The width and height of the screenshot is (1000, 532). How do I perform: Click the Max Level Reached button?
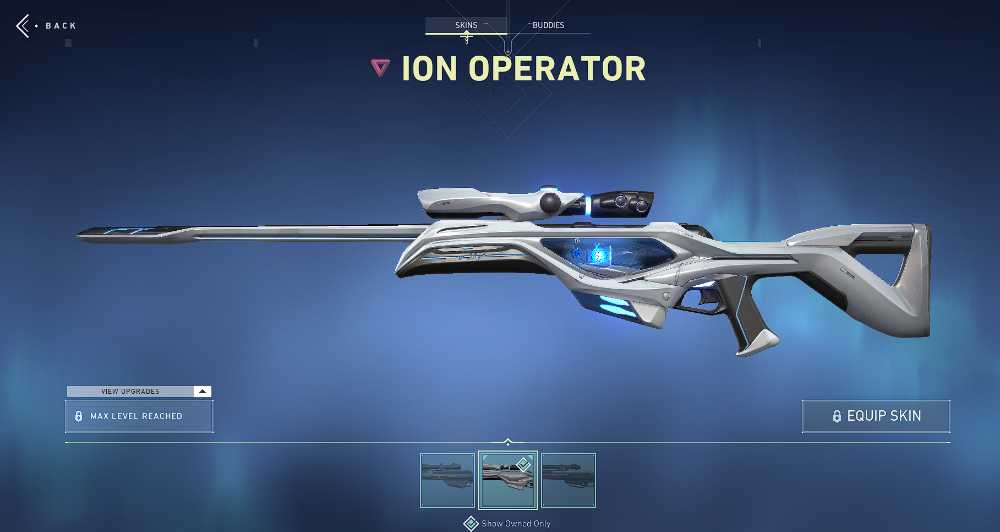click(139, 416)
